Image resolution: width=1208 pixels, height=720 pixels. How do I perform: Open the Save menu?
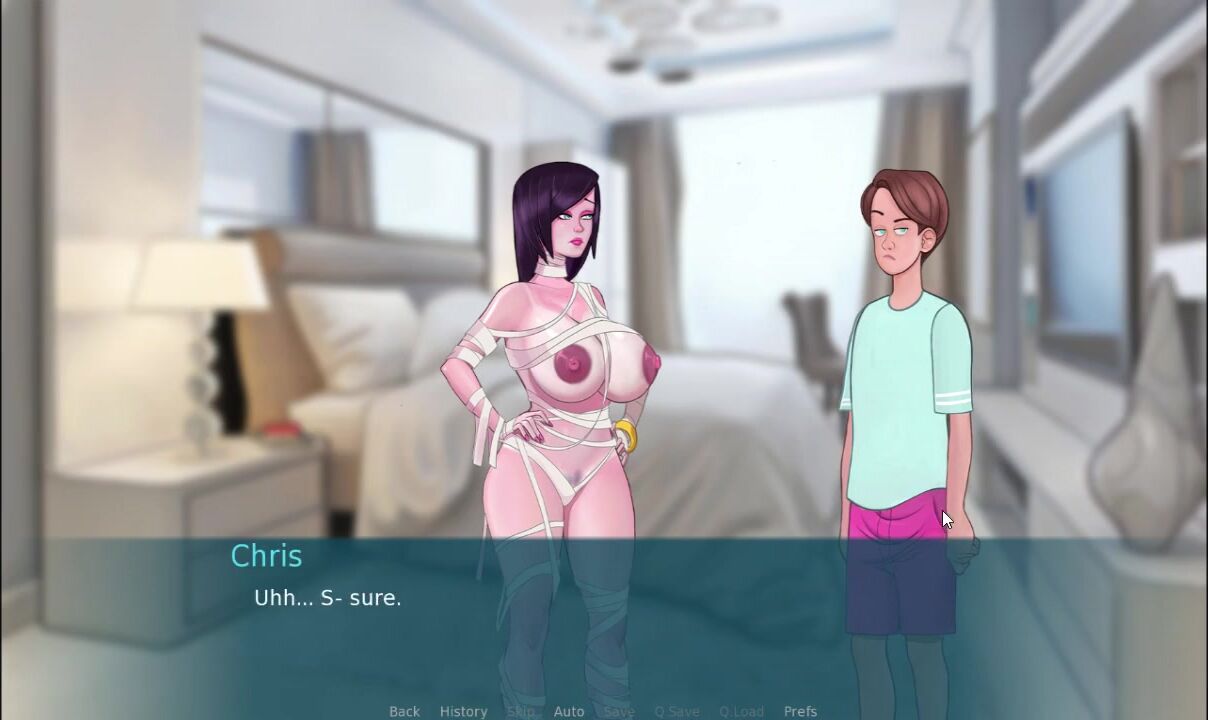[x=619, y=711]
